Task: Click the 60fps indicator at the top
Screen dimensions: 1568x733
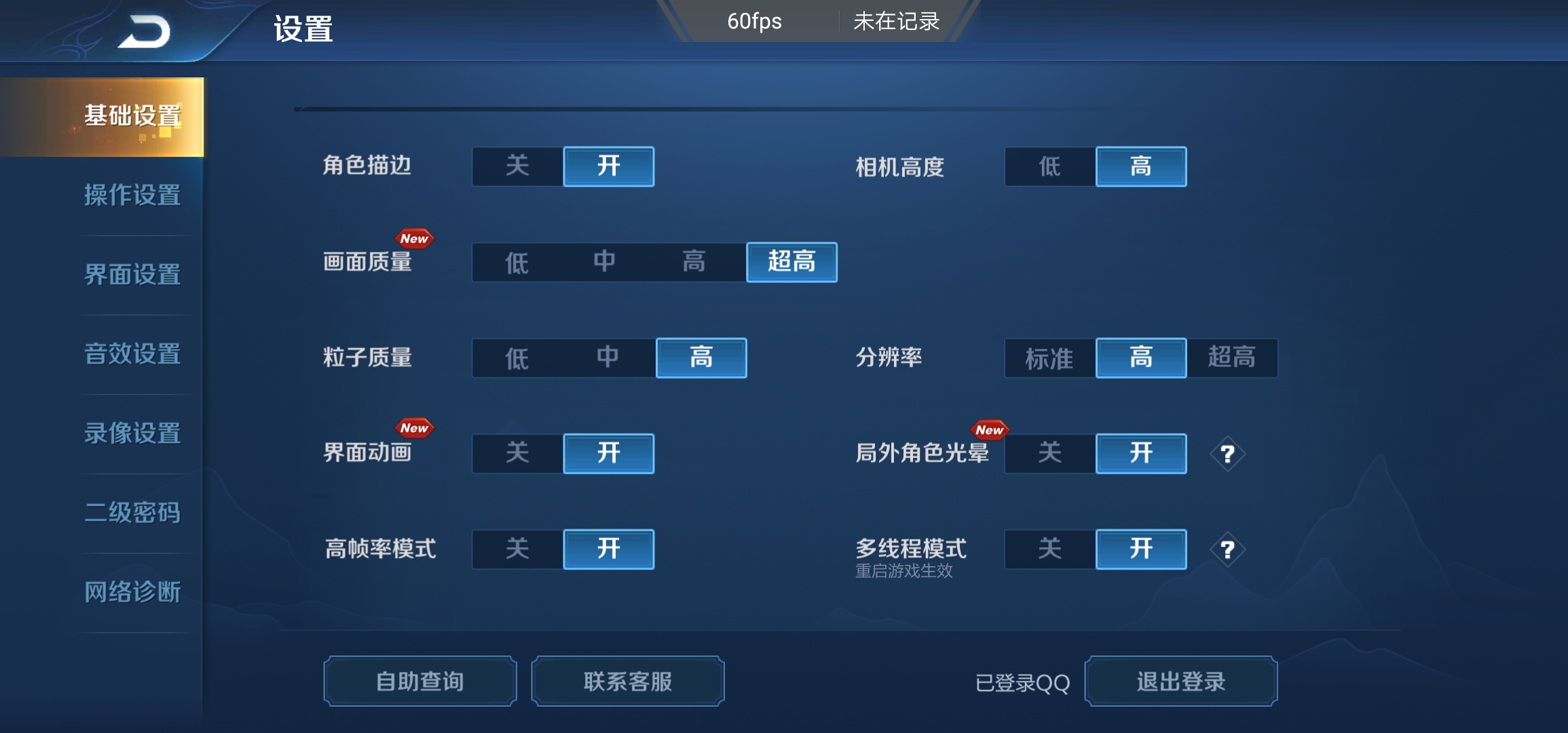Action: pos(753,22)
